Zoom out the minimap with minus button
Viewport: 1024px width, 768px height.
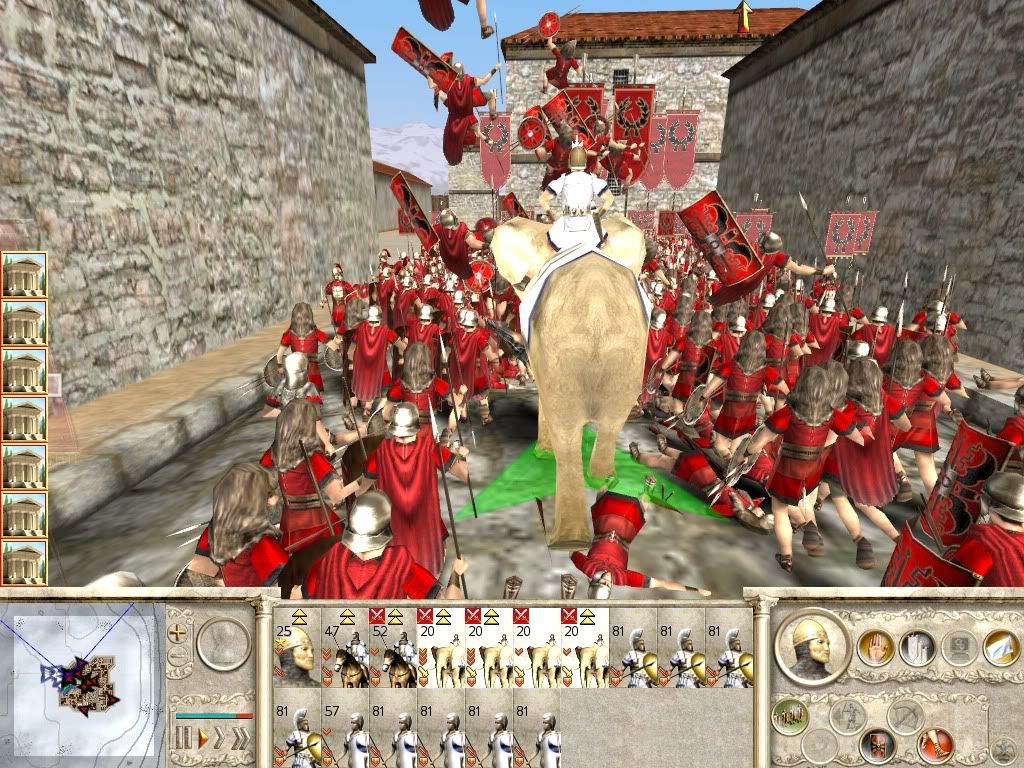point(179,656)
